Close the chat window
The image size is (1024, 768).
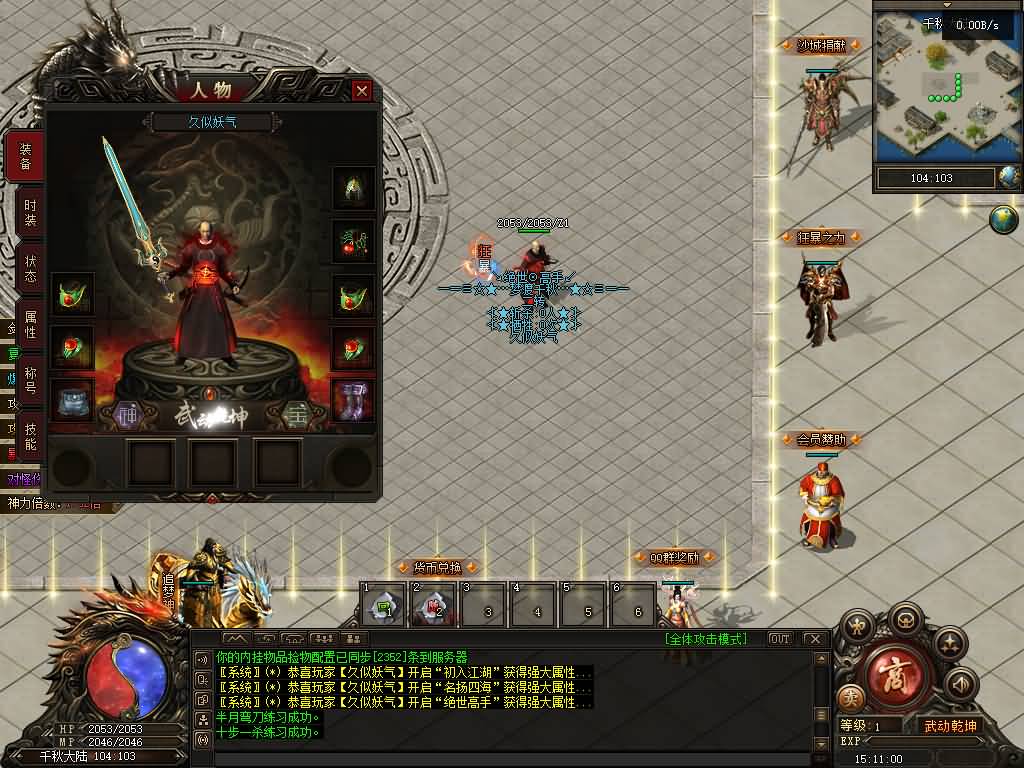[814, 638]
